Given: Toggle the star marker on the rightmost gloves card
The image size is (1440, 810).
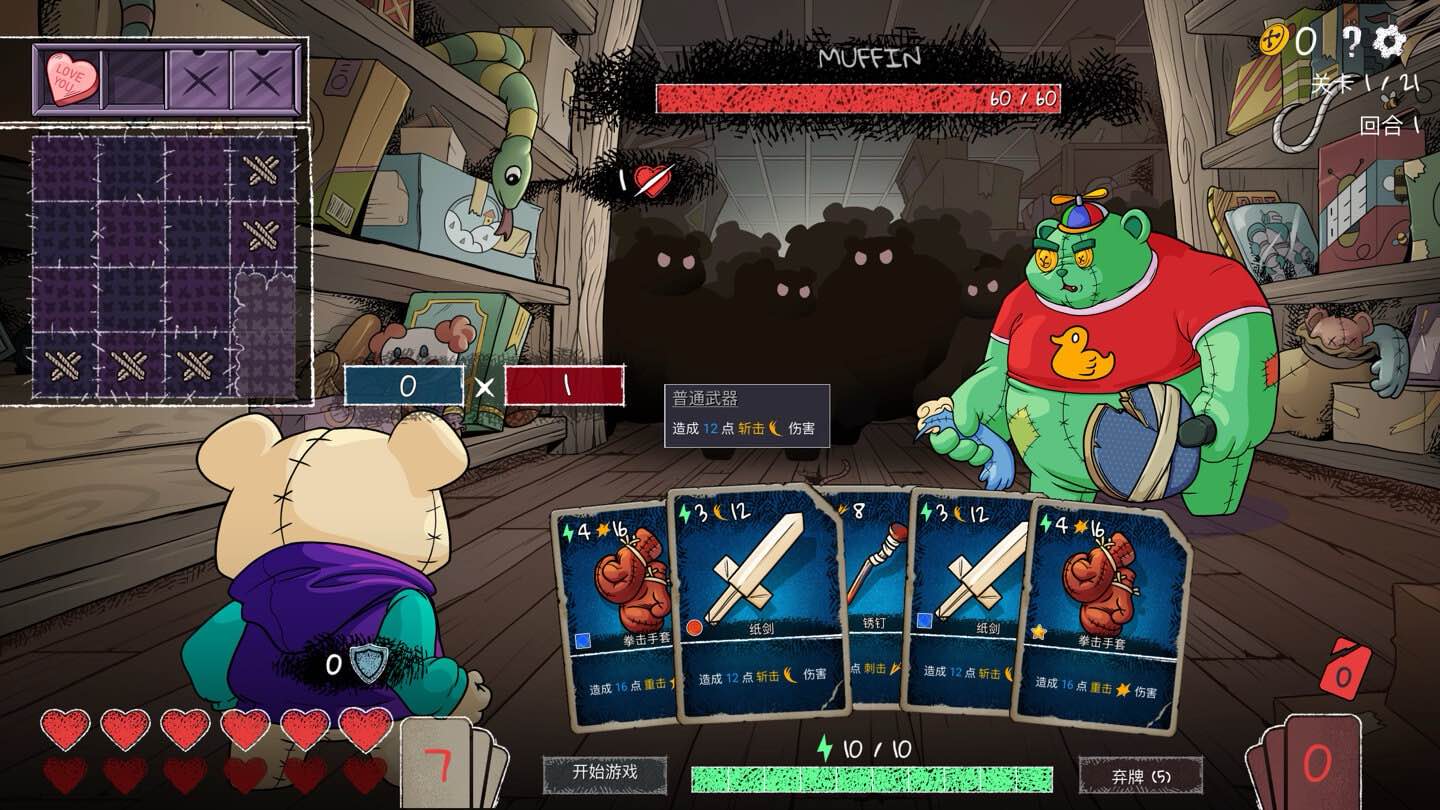Looking at the screenshot, I should click(x=1038, y=630).
